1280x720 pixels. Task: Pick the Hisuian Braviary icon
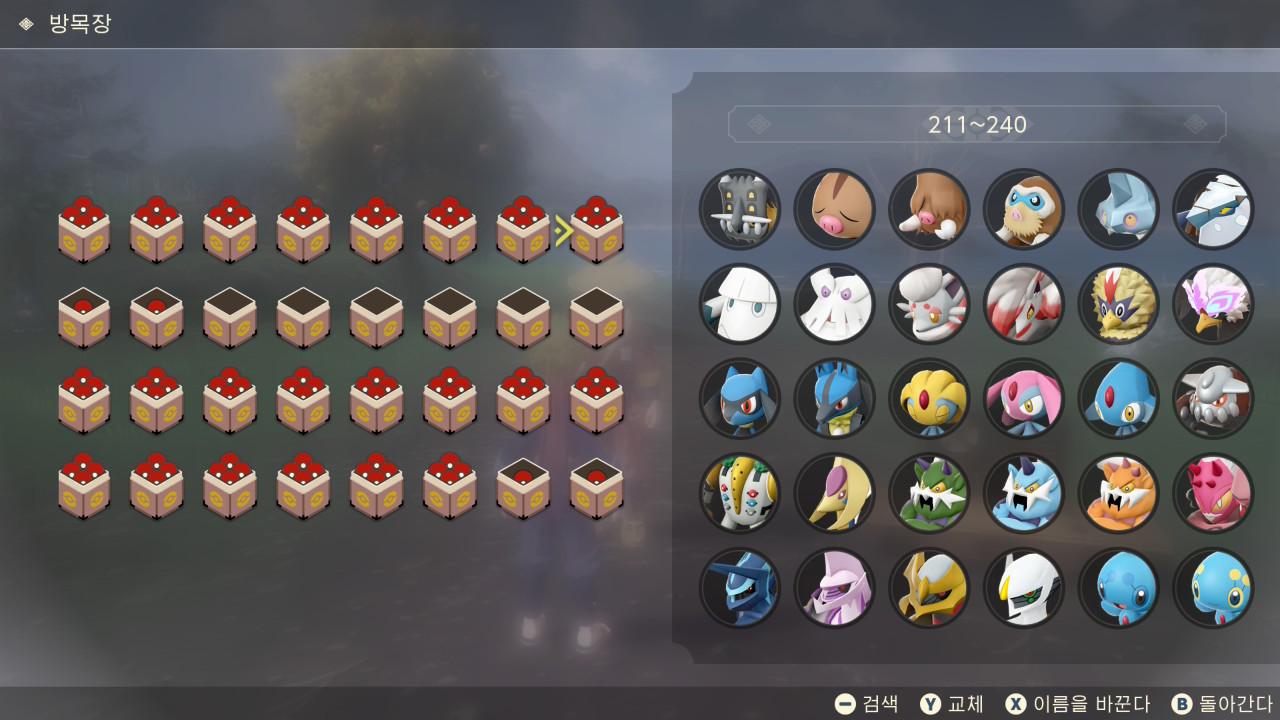(1213, 304)
